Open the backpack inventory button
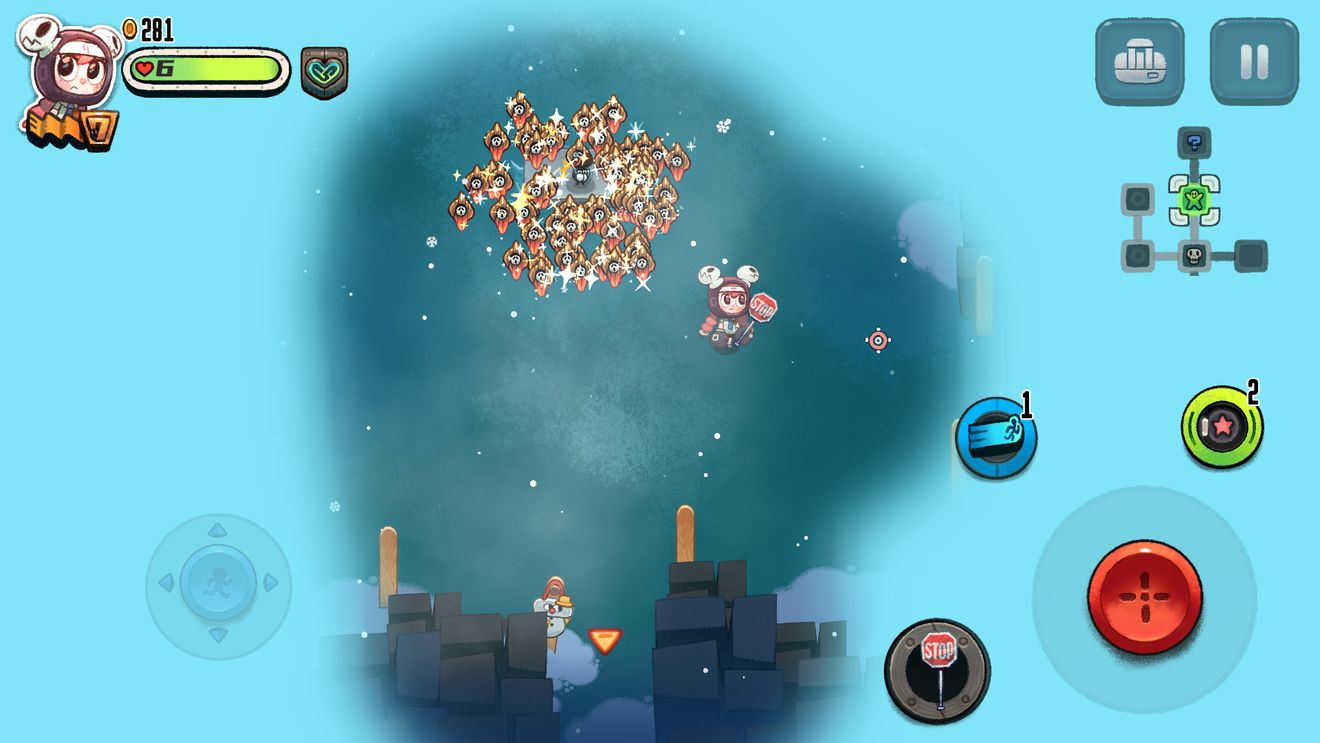1320x743 pixels. click(x=1139, y=62)
